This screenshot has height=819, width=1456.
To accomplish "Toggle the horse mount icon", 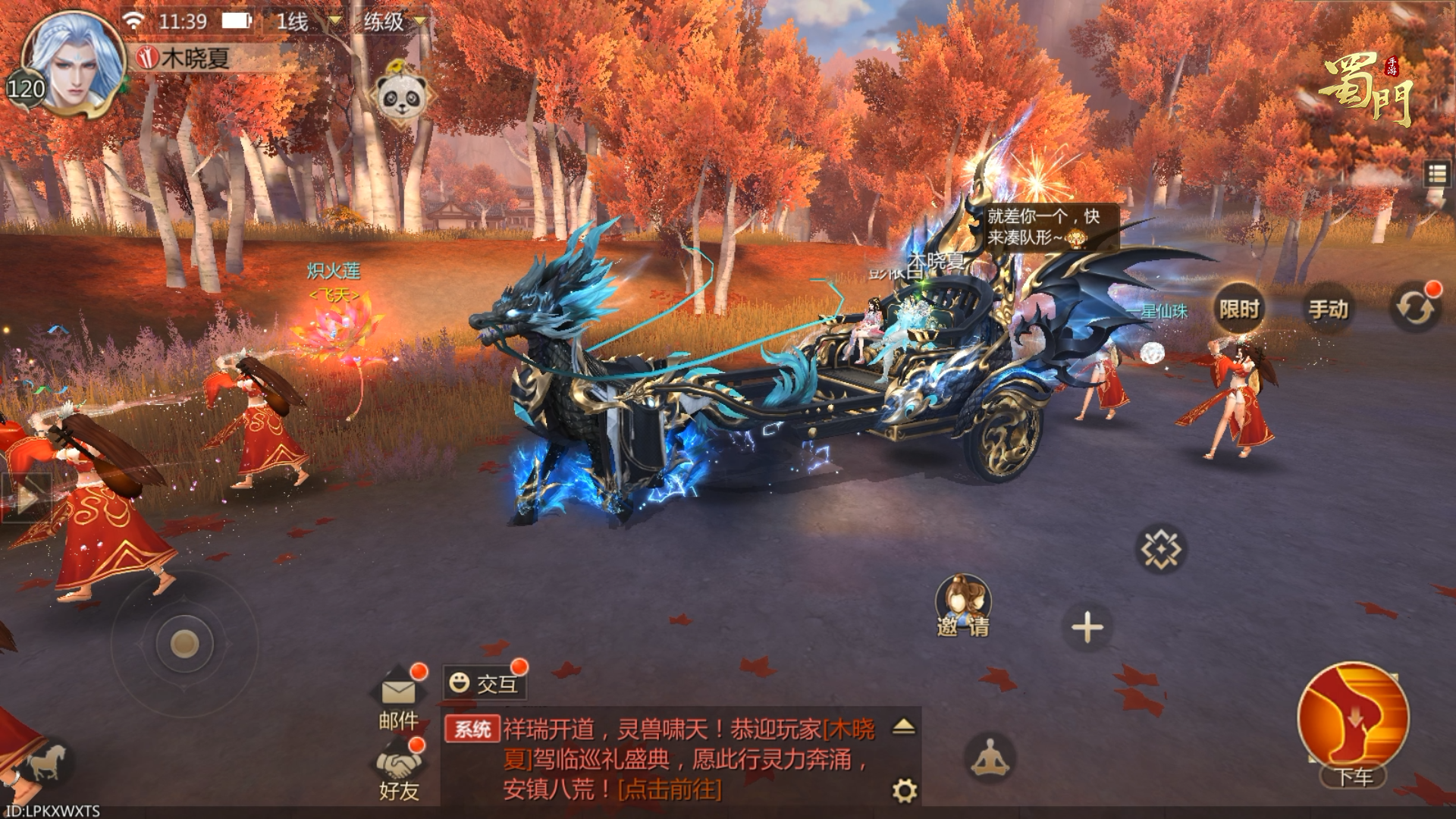I will (x=45, y=761).
